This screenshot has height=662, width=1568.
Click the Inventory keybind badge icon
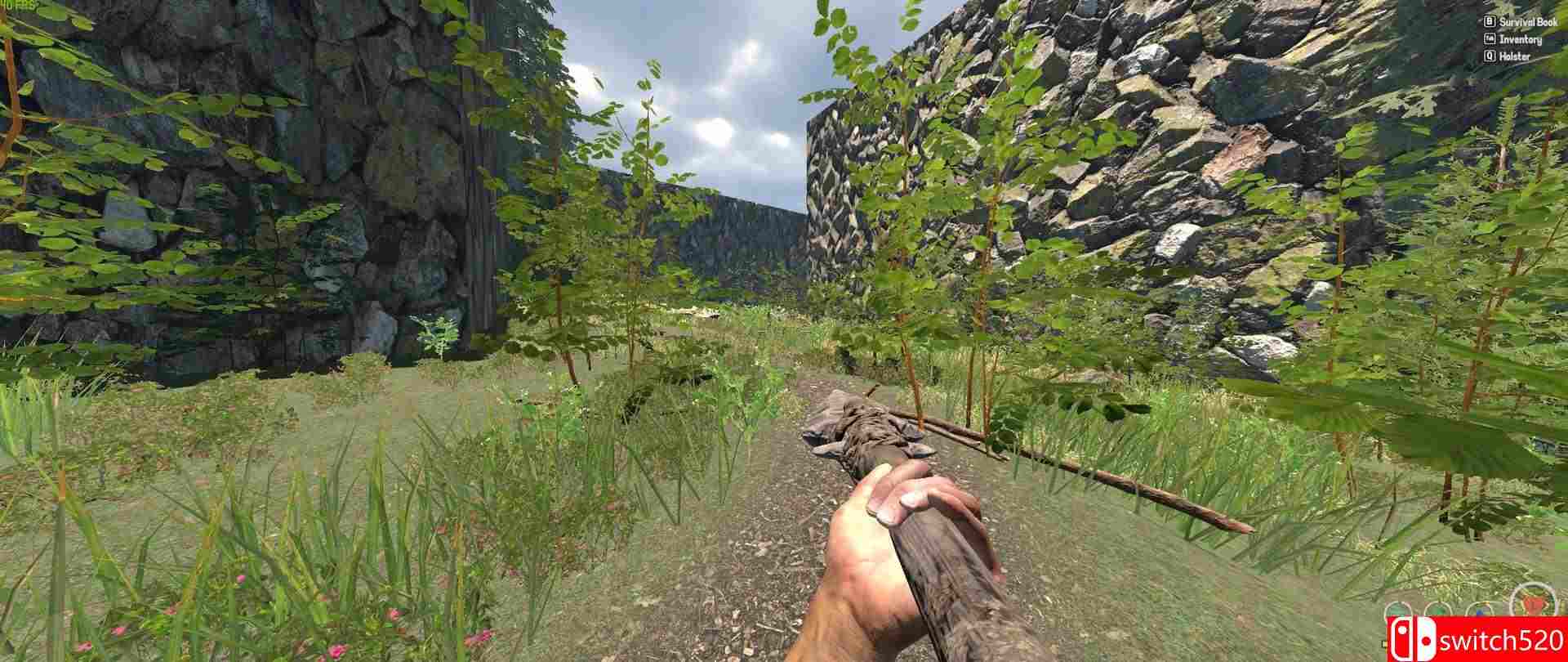click(1489, 39)
